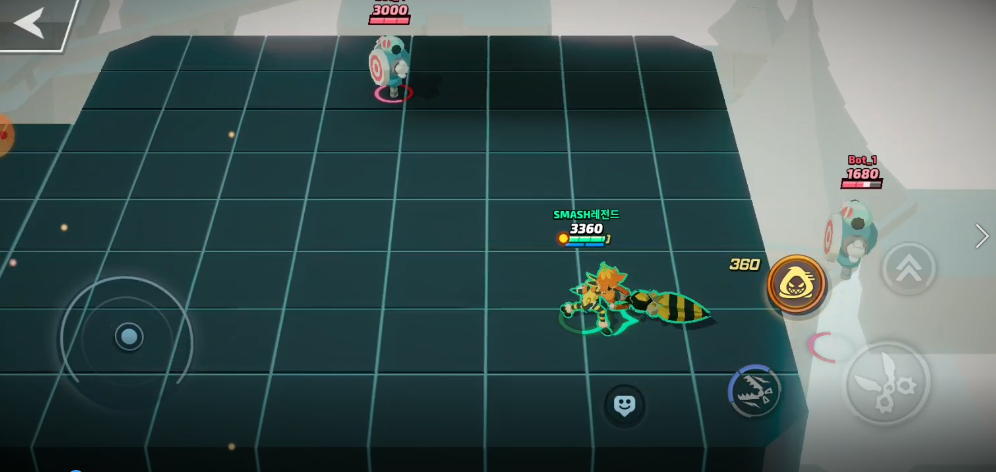Screen dimensions: 996x472
Task: Expand the right-side arrow panel
Action: [x=982, y=236]
